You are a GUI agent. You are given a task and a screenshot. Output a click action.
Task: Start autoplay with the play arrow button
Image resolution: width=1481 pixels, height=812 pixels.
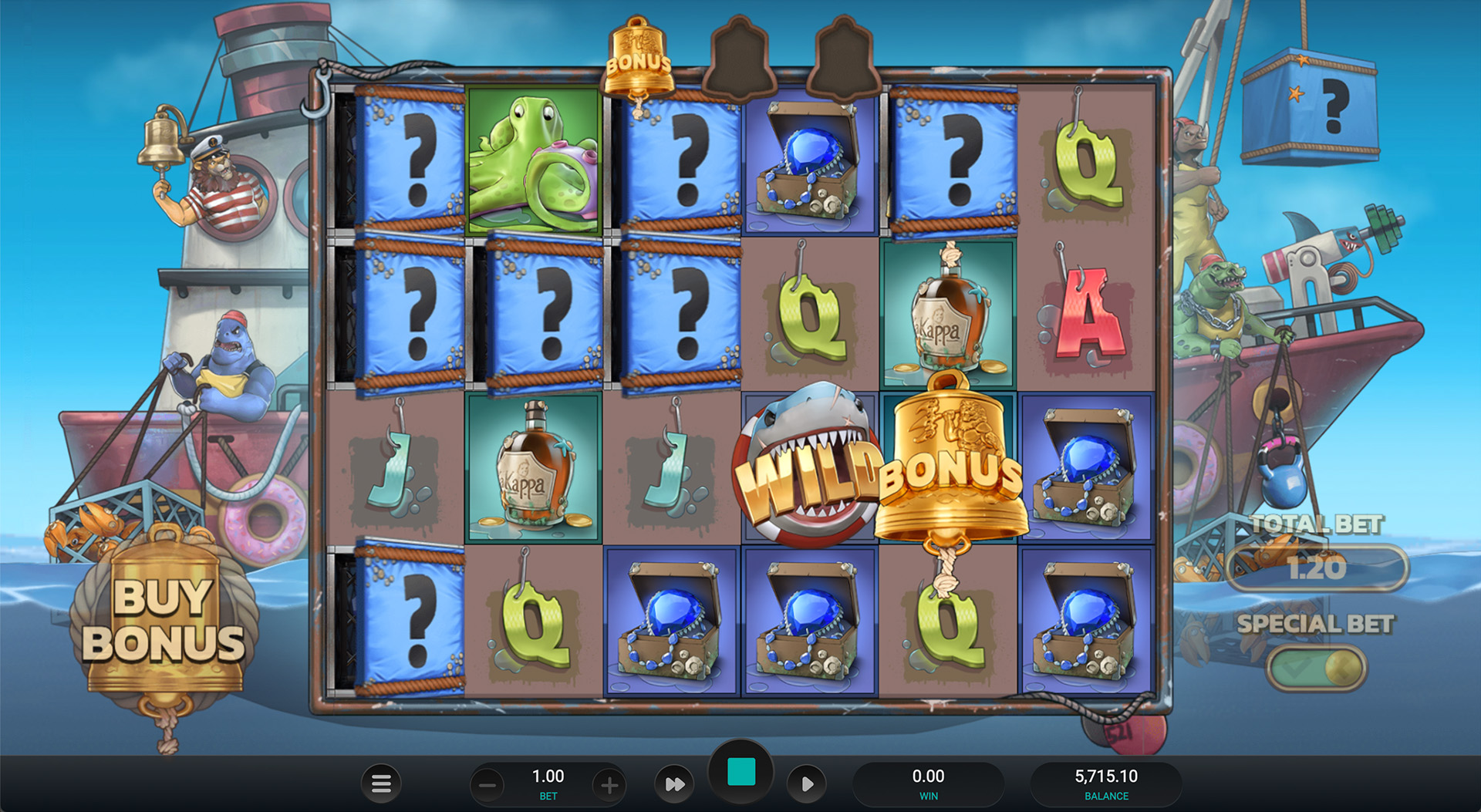coord(807,784)
